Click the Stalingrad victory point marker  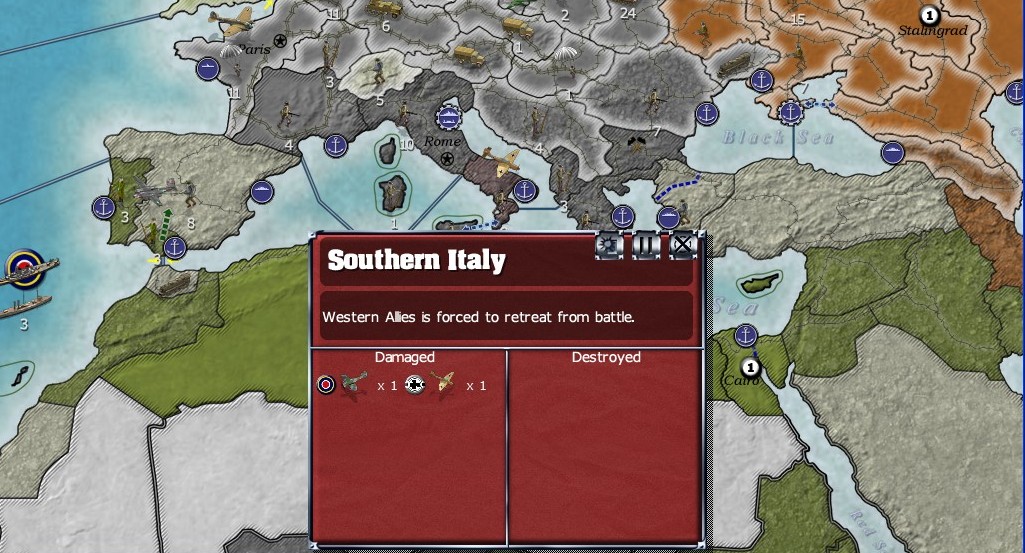click(930, 15)
